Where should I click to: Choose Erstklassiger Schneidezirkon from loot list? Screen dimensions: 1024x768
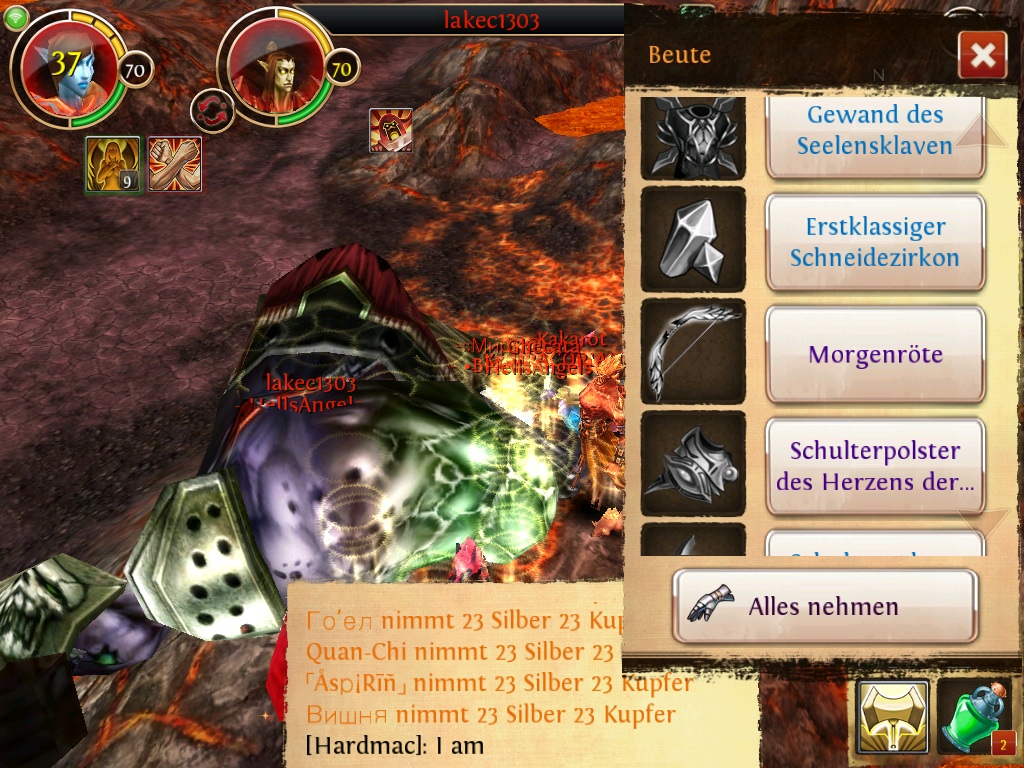pos(875,243)
